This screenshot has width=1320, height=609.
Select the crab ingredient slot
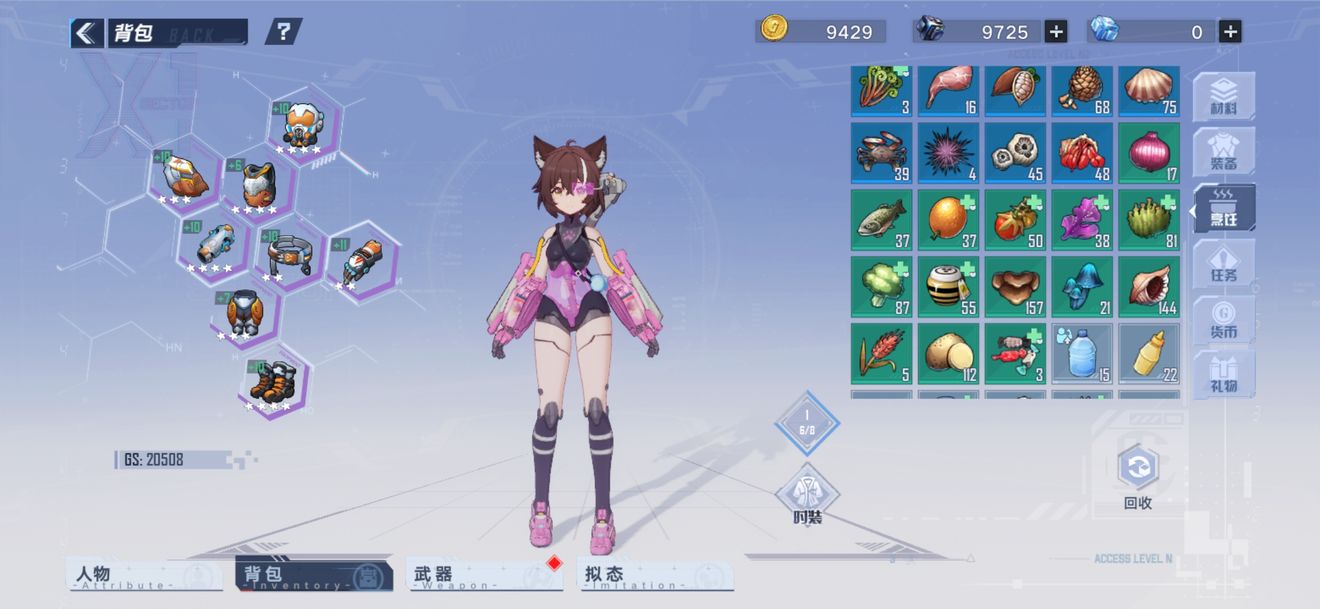tap(881, 153)
